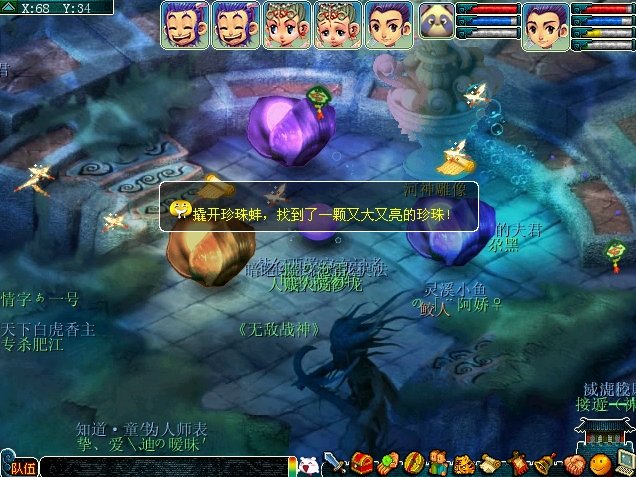Image resolution: width=636 pixels, height=477 pixels.
Task: Open the red banner guild icon
Action: coord(519,464)
